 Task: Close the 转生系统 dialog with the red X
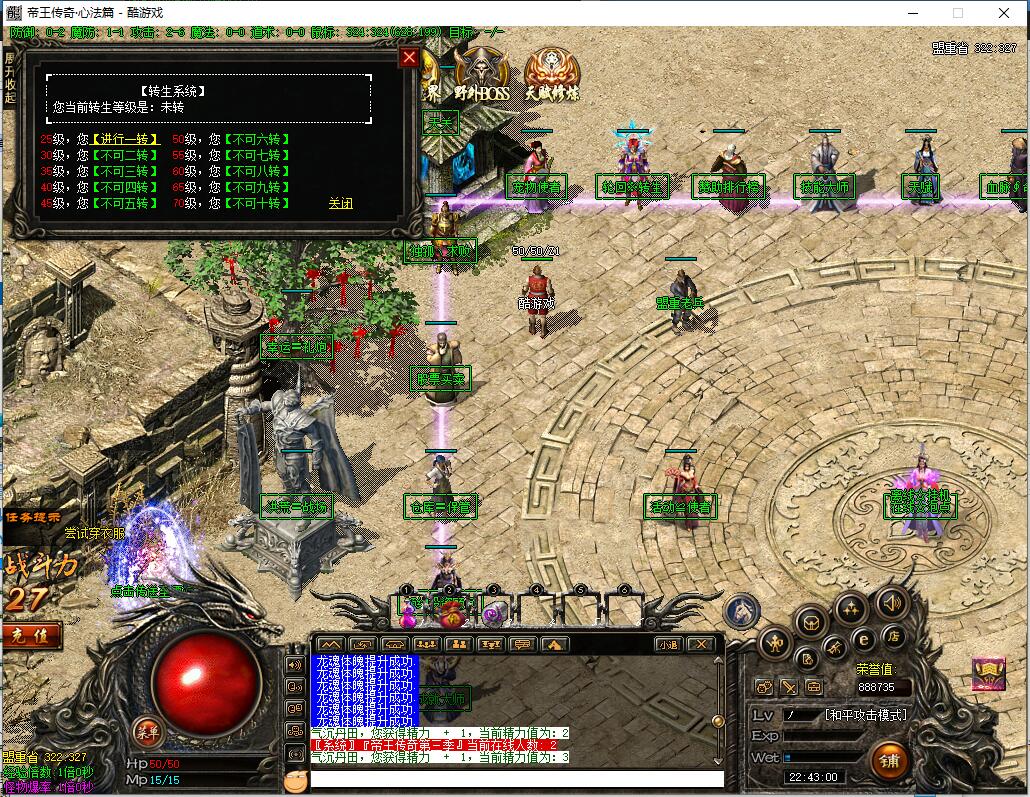(x=408, y=57)
